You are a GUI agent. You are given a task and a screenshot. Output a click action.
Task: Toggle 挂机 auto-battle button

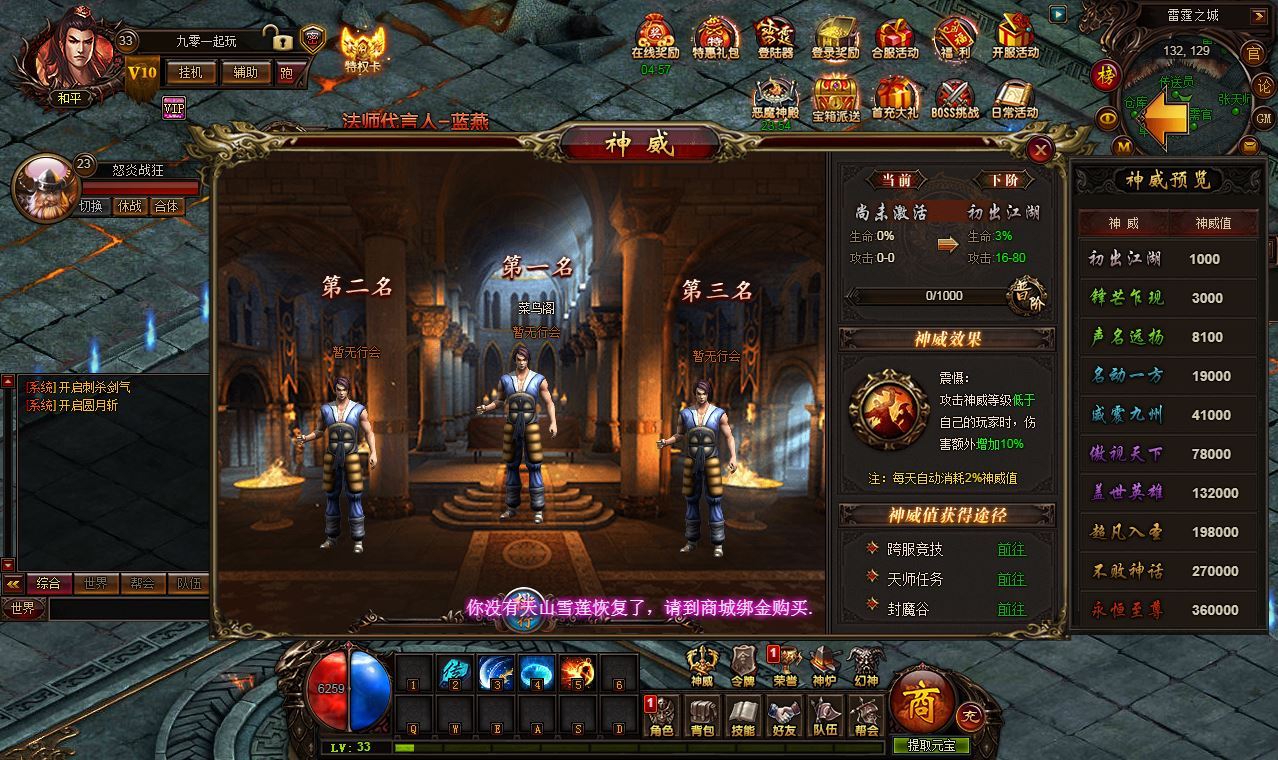coord(190,72)
